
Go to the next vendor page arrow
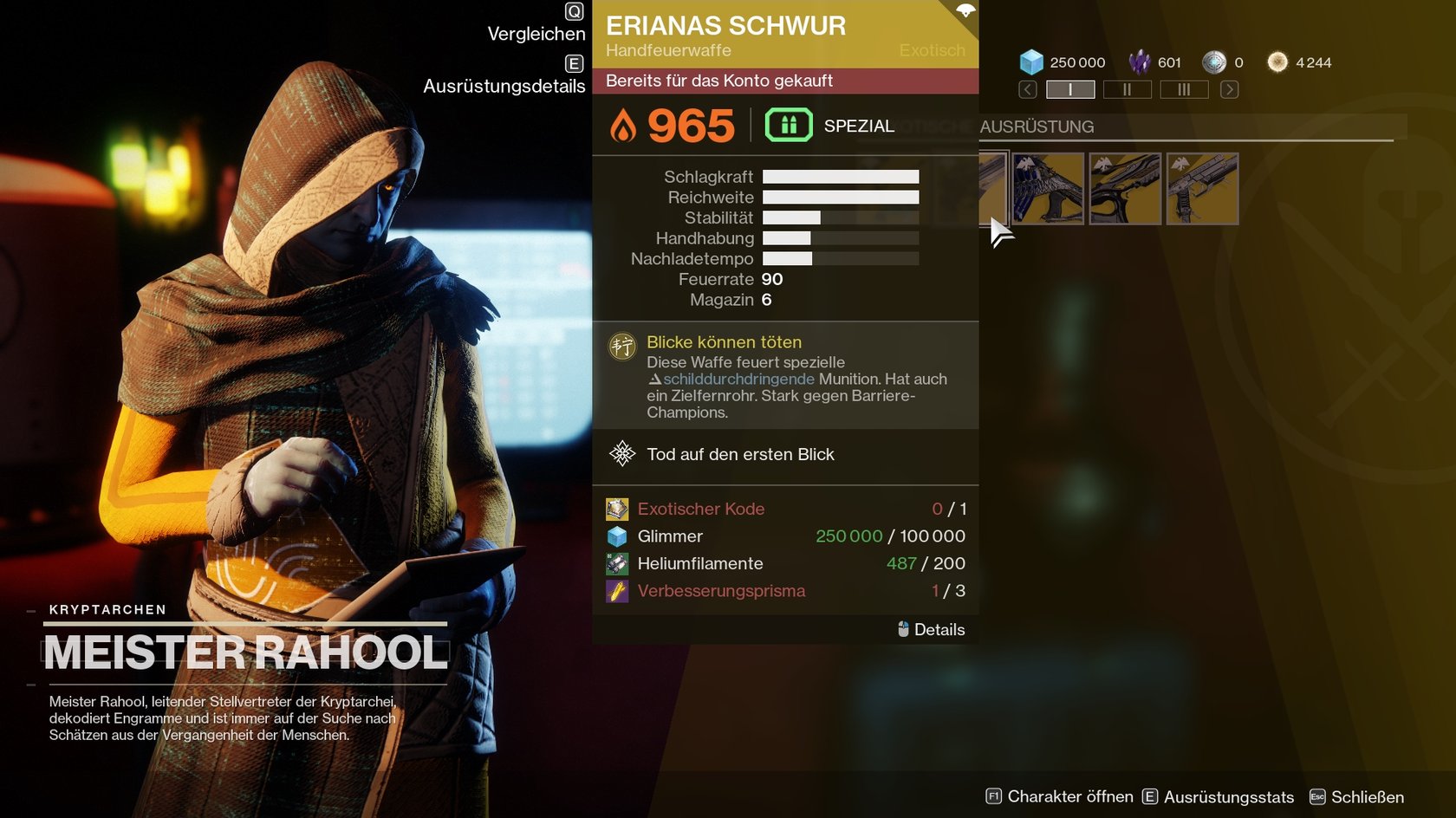coord(1229,89)
